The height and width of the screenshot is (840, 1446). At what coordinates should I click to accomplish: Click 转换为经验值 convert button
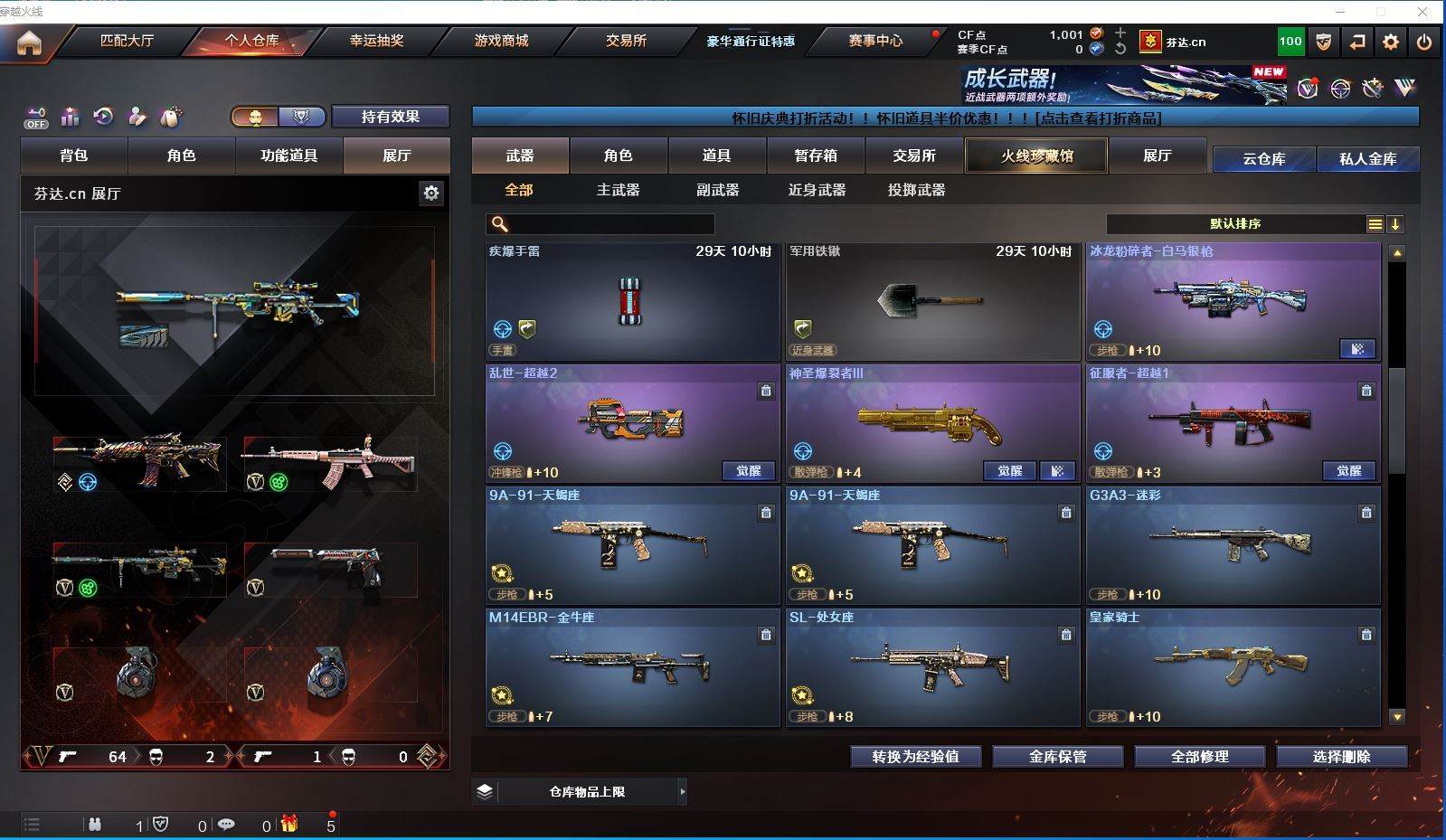[915, 757]
